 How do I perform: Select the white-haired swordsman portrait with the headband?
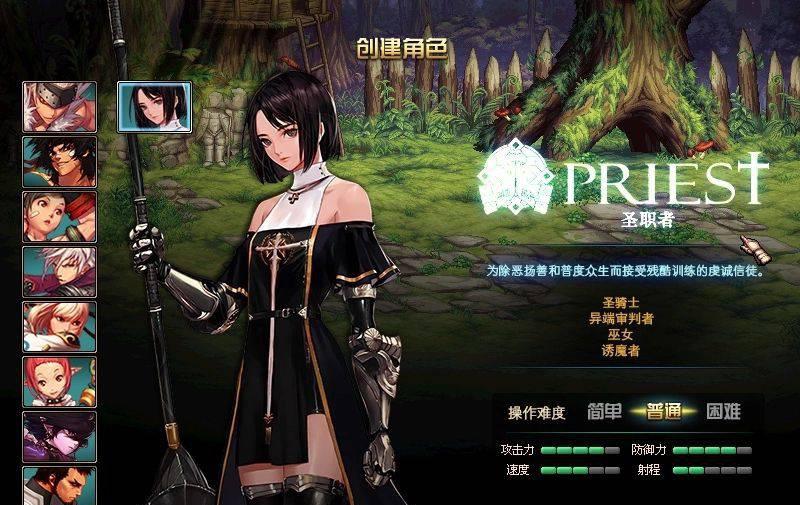coord(60,107)
